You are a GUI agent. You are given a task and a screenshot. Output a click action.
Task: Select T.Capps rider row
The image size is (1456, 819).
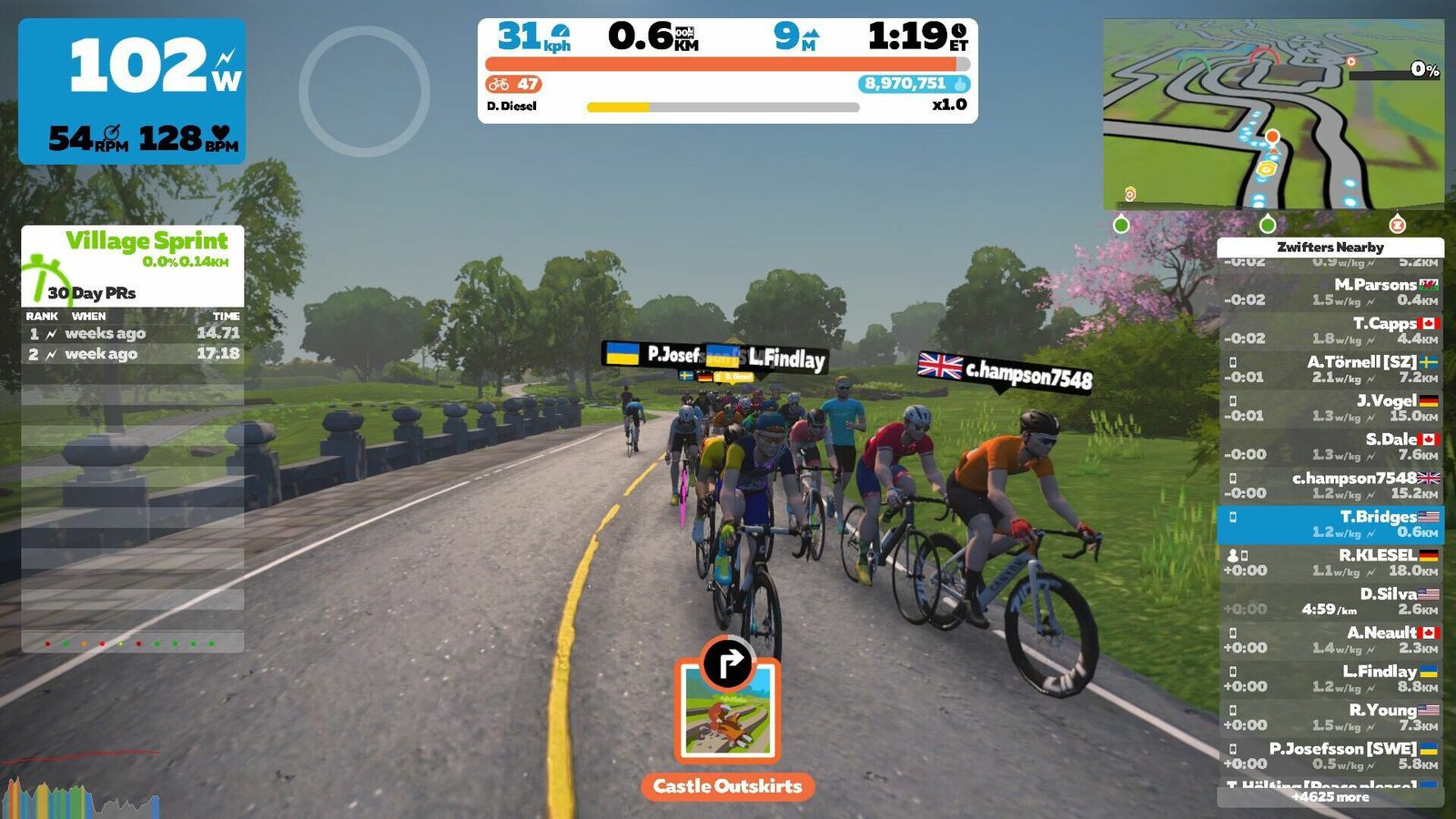1330,330
